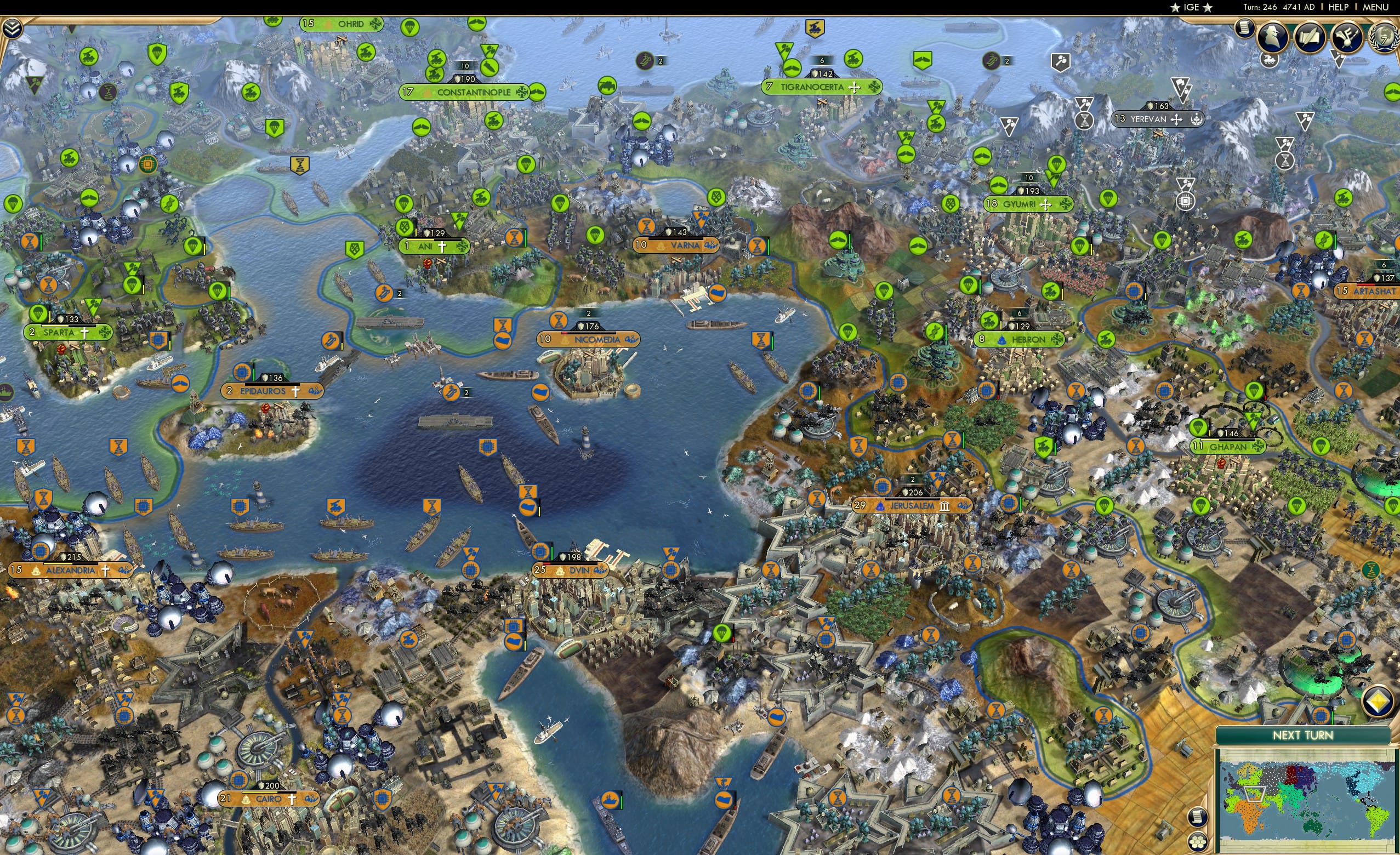1400x855 pixels.
Task: Click the cross icon on Sparta's city banner
Action: pyautogui.click(x=84, y=333)
